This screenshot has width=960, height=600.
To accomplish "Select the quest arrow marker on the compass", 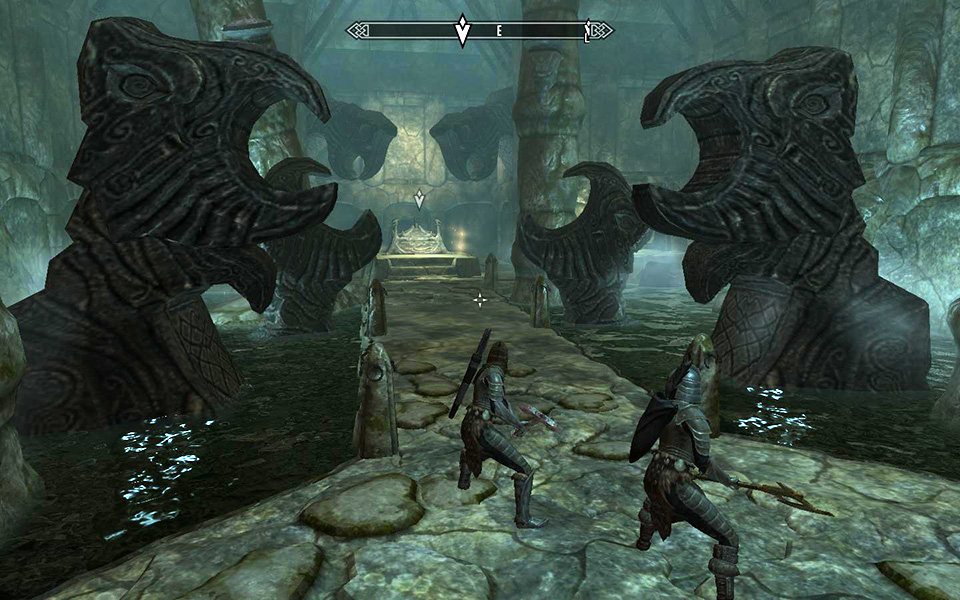I will coord(462,30).
